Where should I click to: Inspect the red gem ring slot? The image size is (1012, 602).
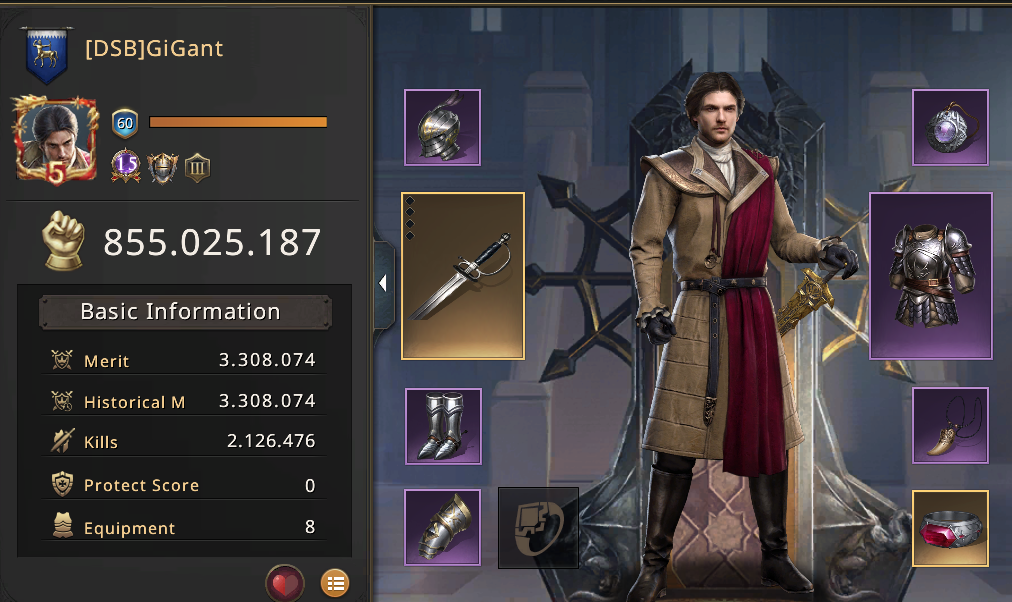(950, 528)
